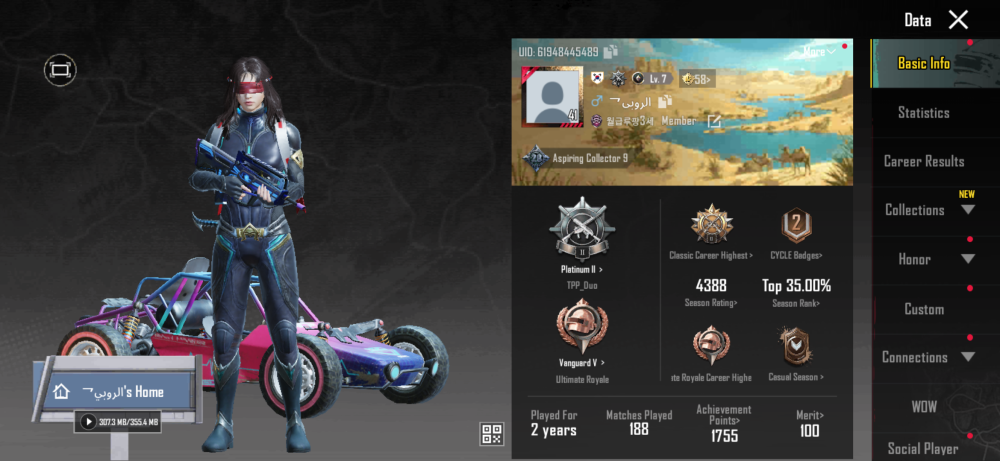This screenshot has width=1000, height=461.
Task: Expand the Collections section
Action: (928, 210)
